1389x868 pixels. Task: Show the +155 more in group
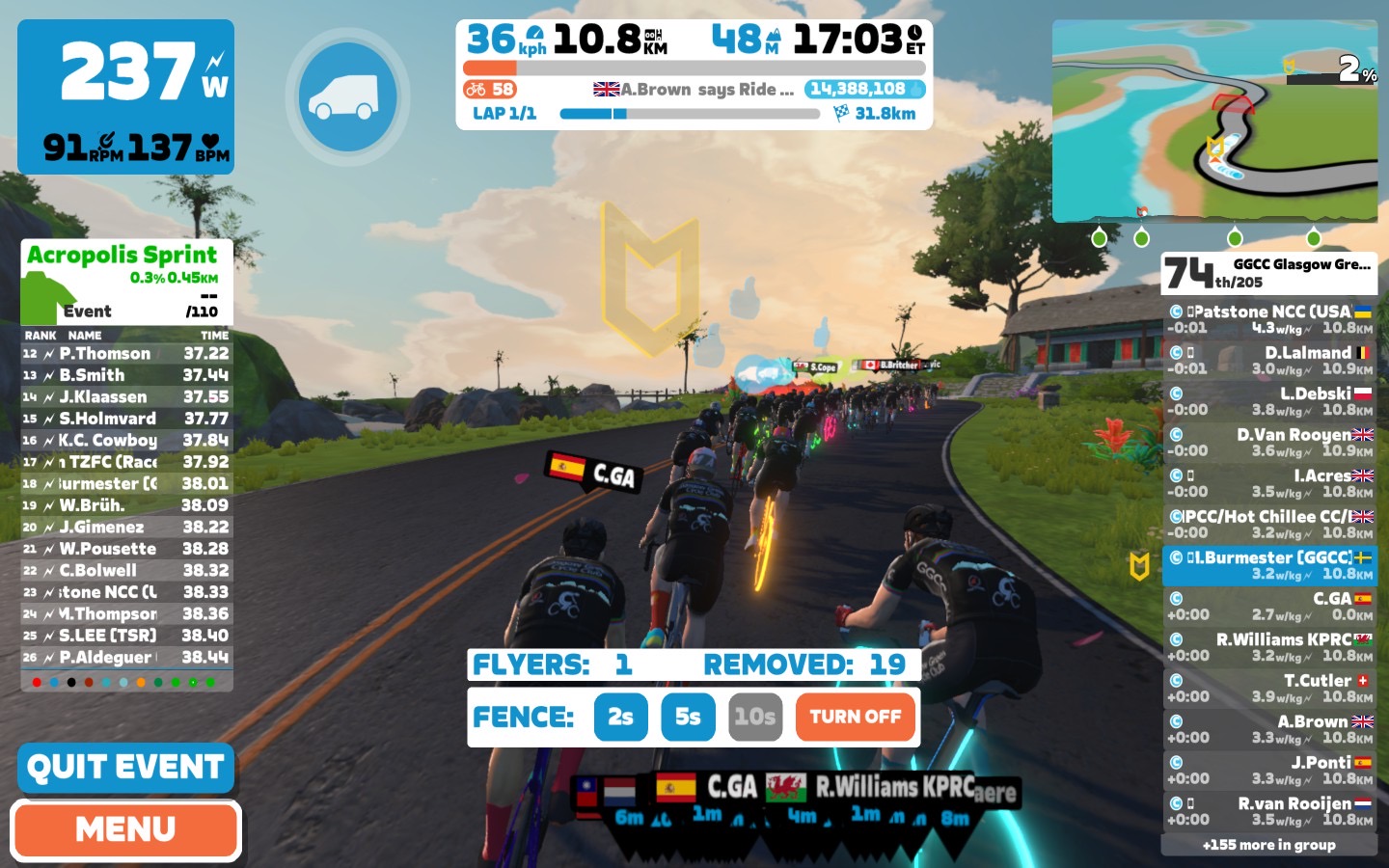click(x=1268, y=845)
